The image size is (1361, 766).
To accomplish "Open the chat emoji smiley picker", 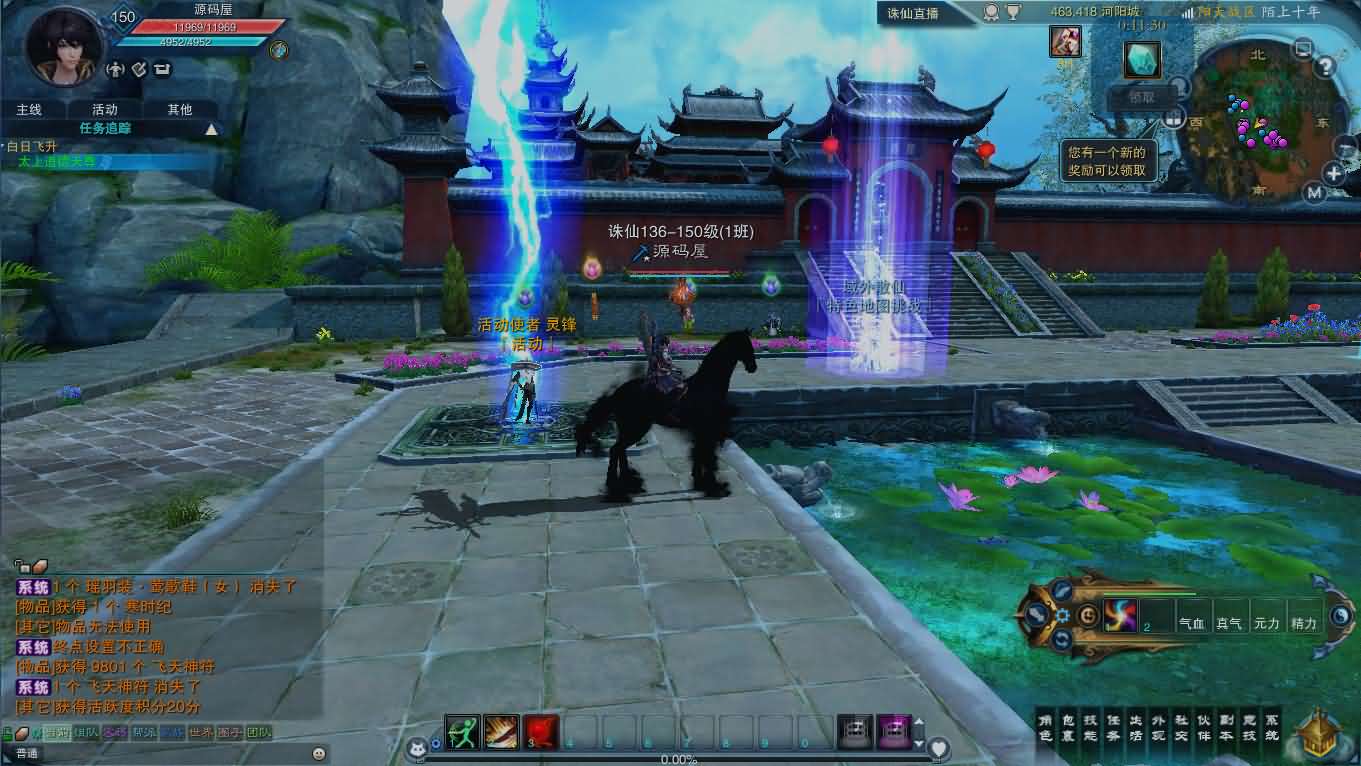I will coord(319,753).
